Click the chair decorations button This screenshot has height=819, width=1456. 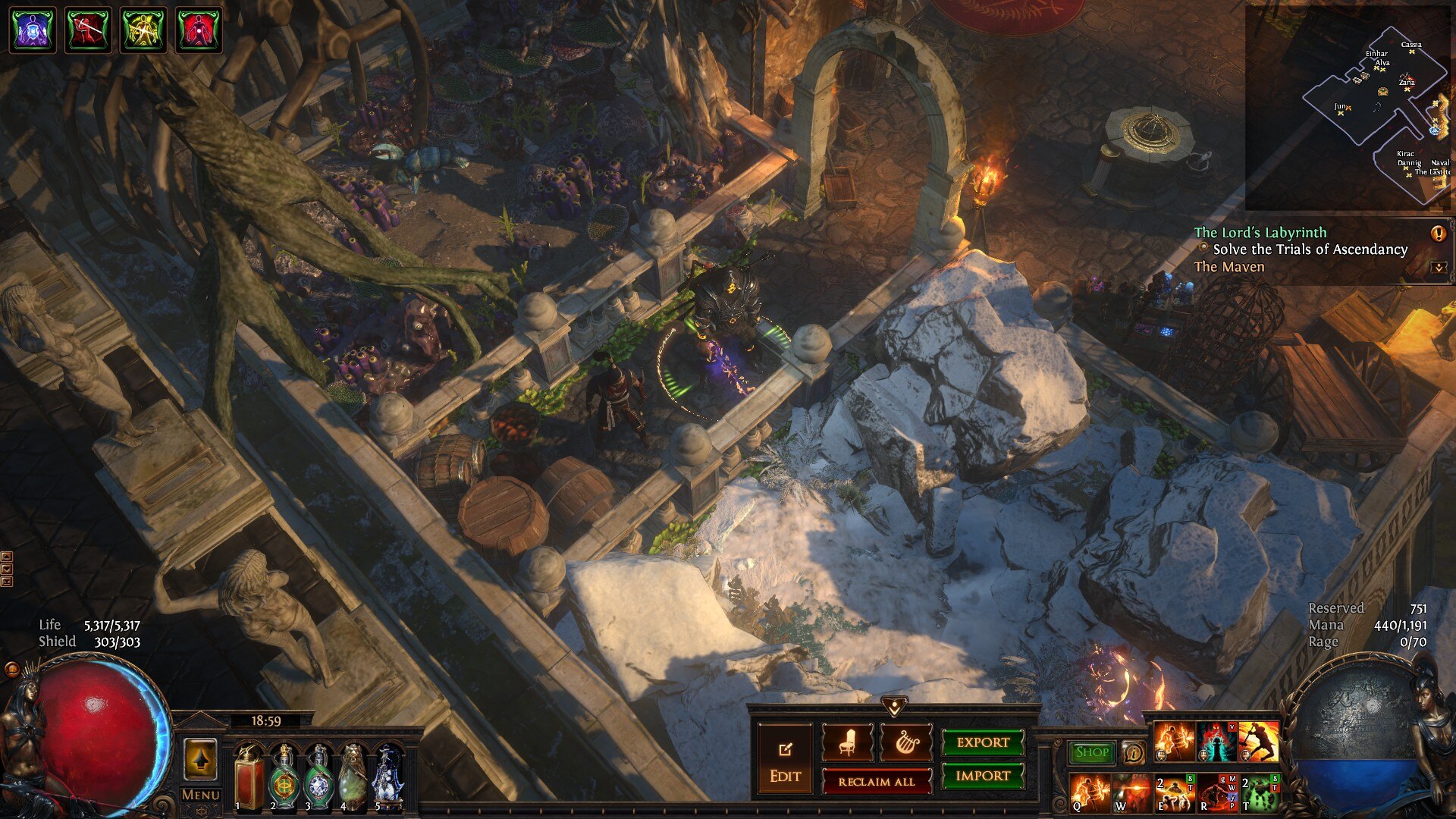(x=847, y=743)
